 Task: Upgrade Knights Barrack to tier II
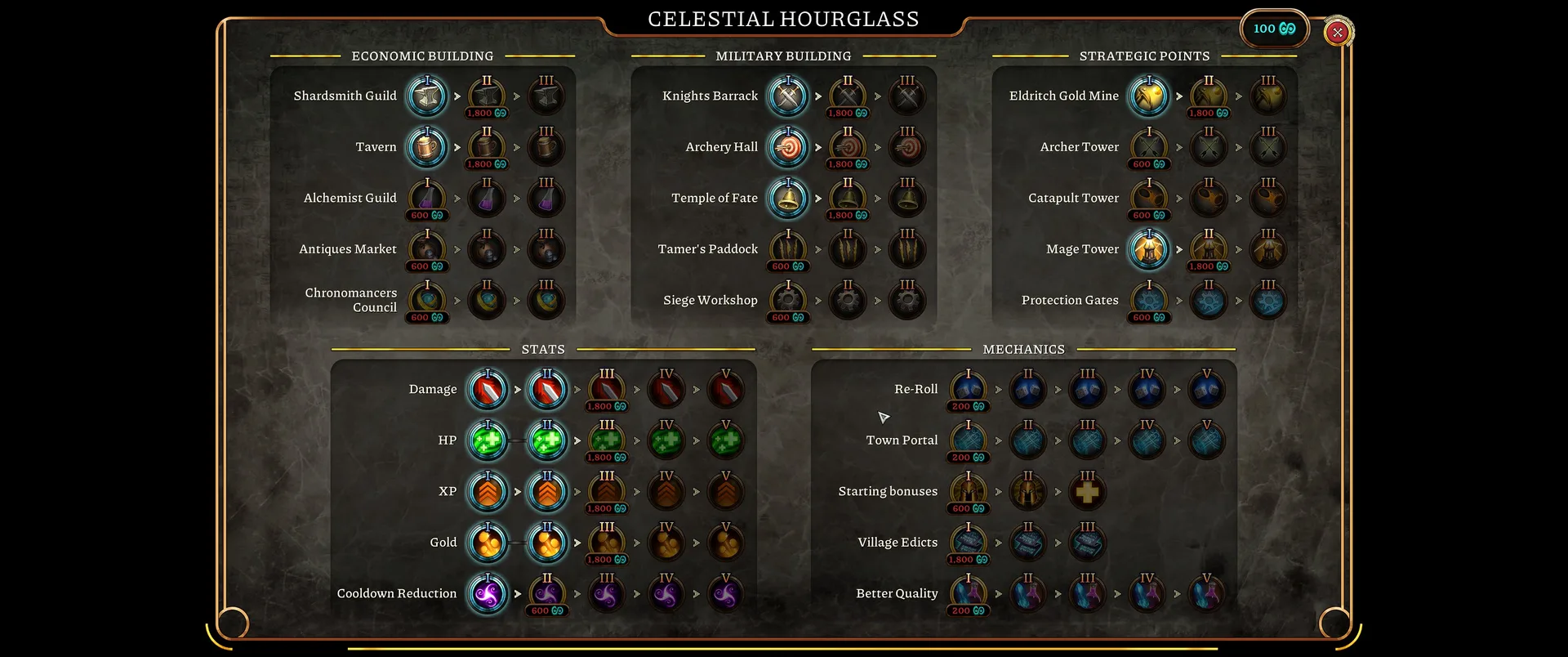pos(848,96)
